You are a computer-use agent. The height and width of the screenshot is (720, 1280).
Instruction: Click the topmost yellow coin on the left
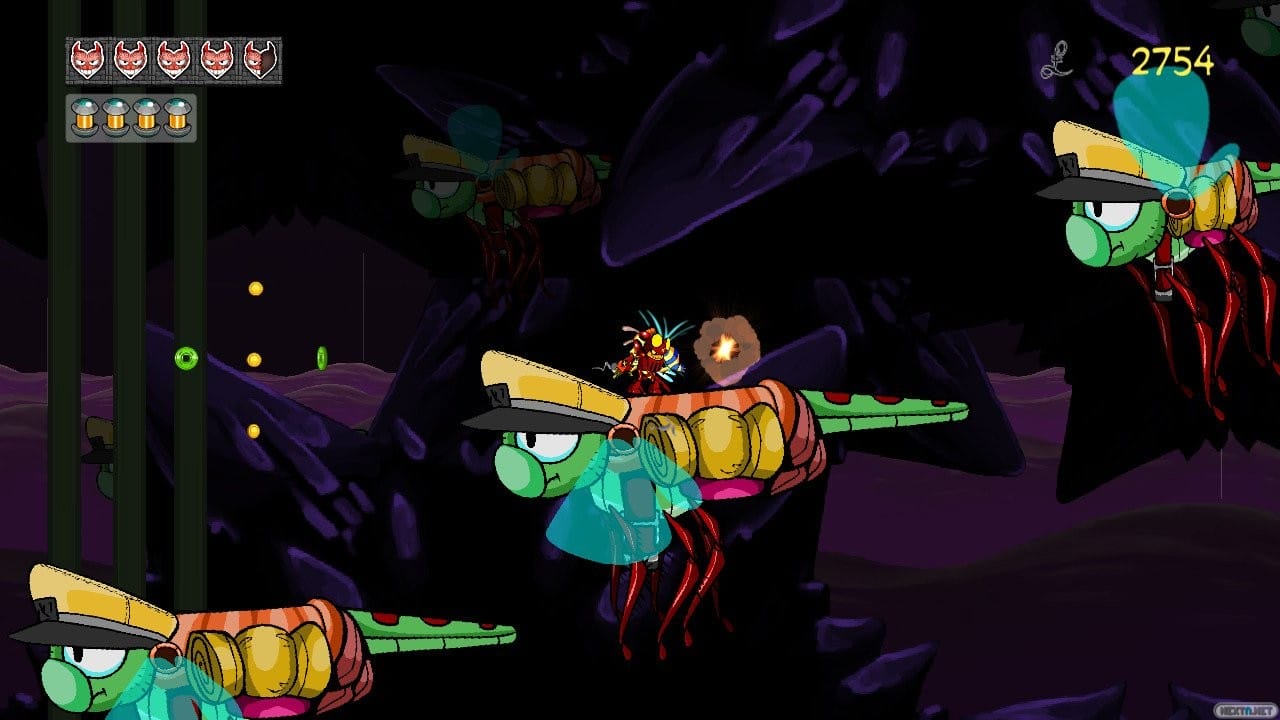click(256, 288)
